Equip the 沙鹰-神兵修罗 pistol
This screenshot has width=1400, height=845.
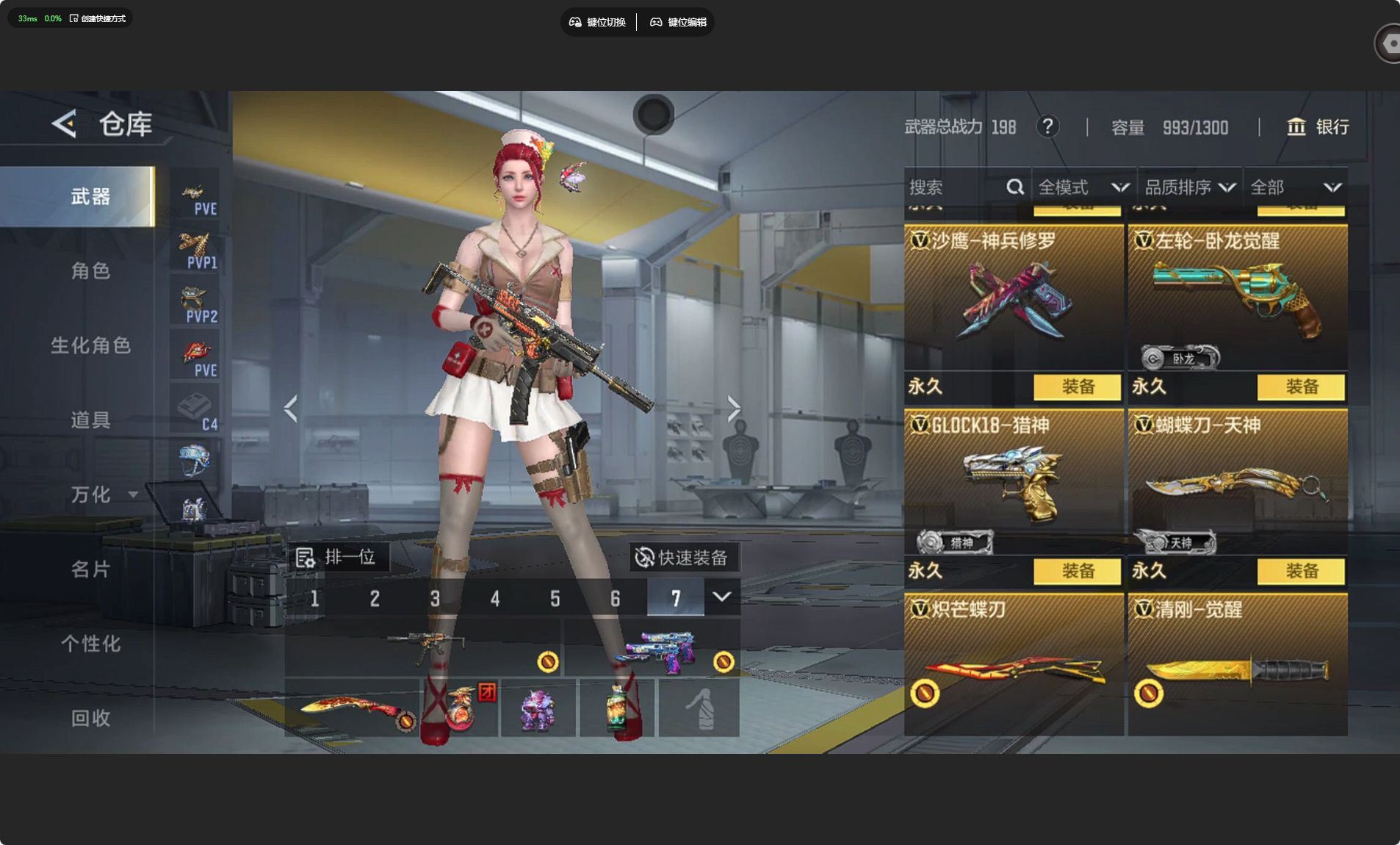[x=1077, y=386]
